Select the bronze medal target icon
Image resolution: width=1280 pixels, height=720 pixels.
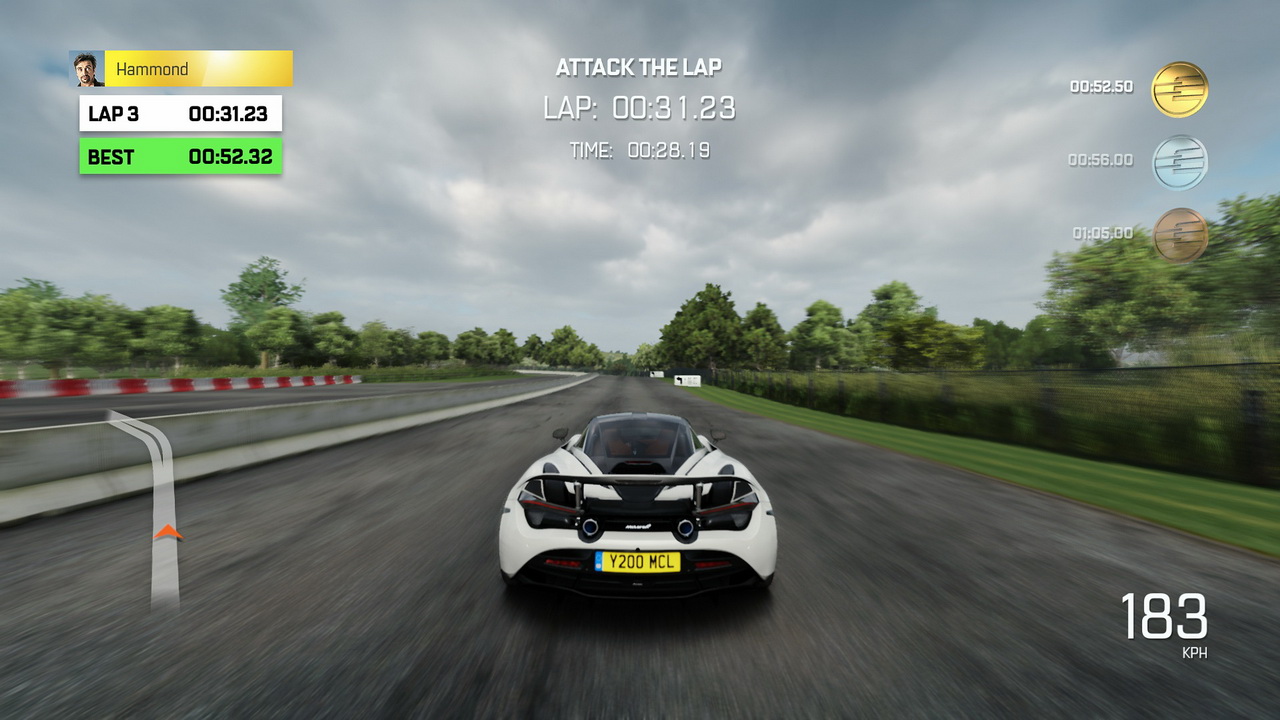click(x=1179, y=234)
